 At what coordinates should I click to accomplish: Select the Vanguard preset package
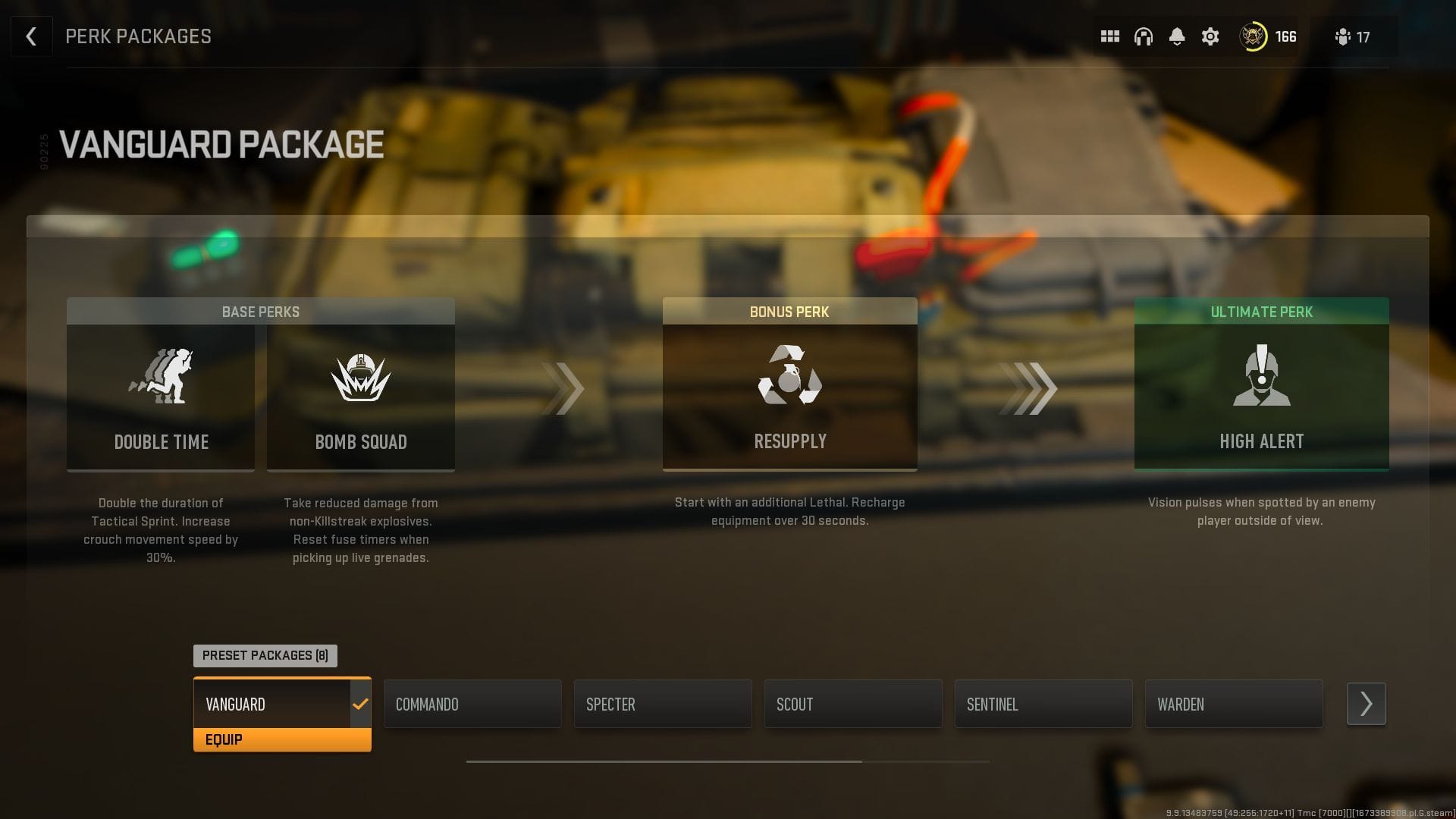click(x=273, y=704)
